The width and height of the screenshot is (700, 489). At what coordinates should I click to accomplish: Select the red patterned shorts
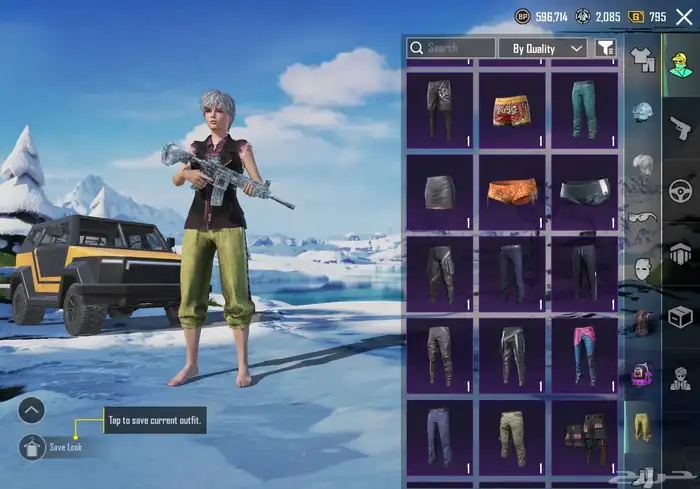click(x=511, y=108)
